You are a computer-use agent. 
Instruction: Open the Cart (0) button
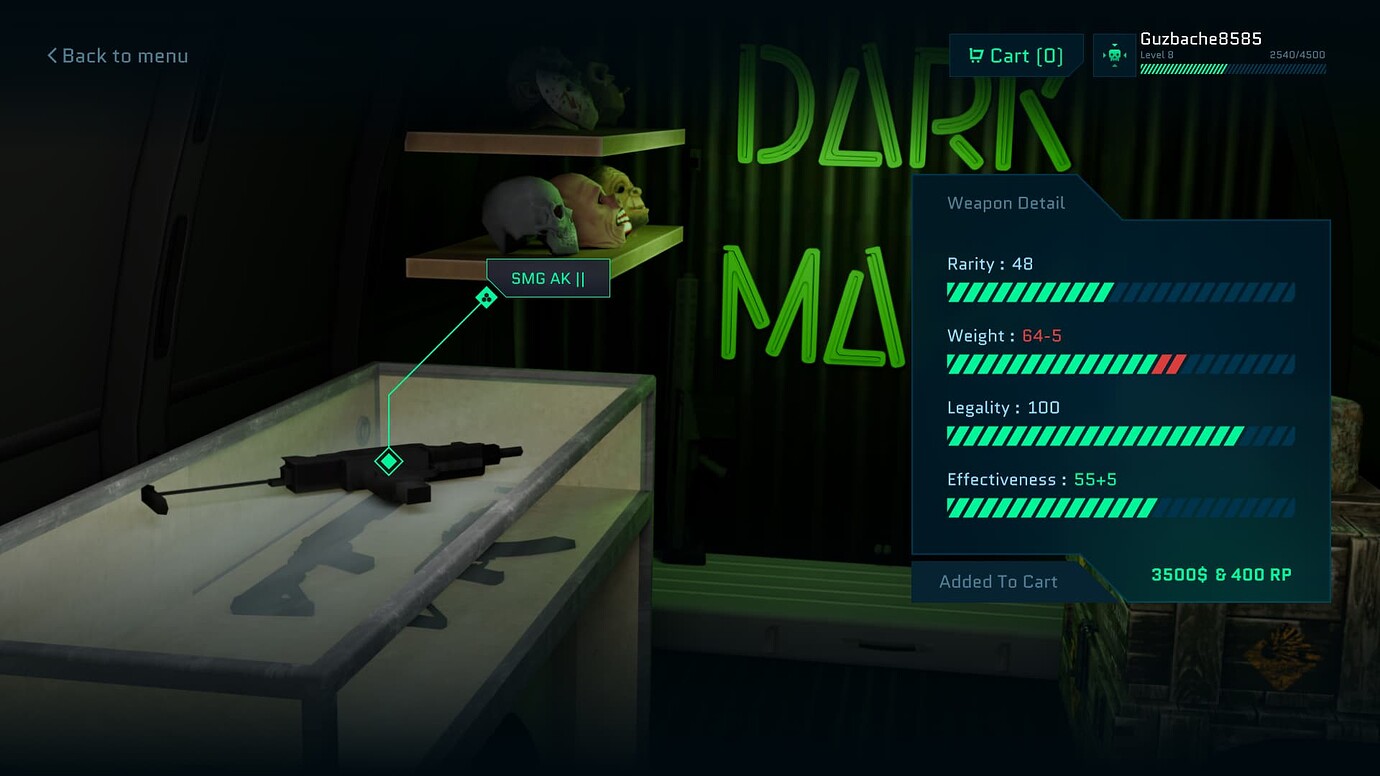click(1016, 55)
